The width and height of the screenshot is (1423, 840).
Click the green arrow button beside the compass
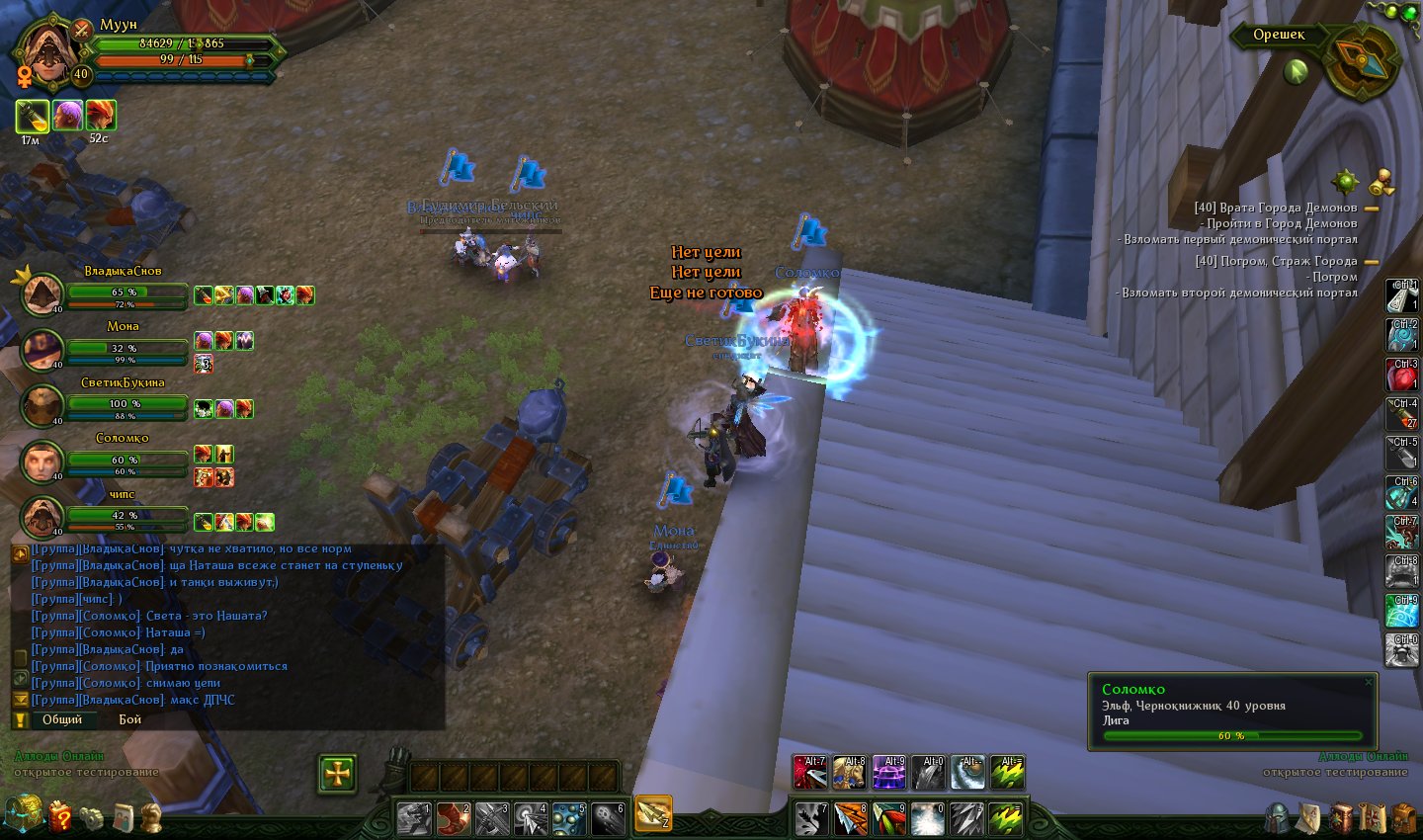(x=1296, y=70)
